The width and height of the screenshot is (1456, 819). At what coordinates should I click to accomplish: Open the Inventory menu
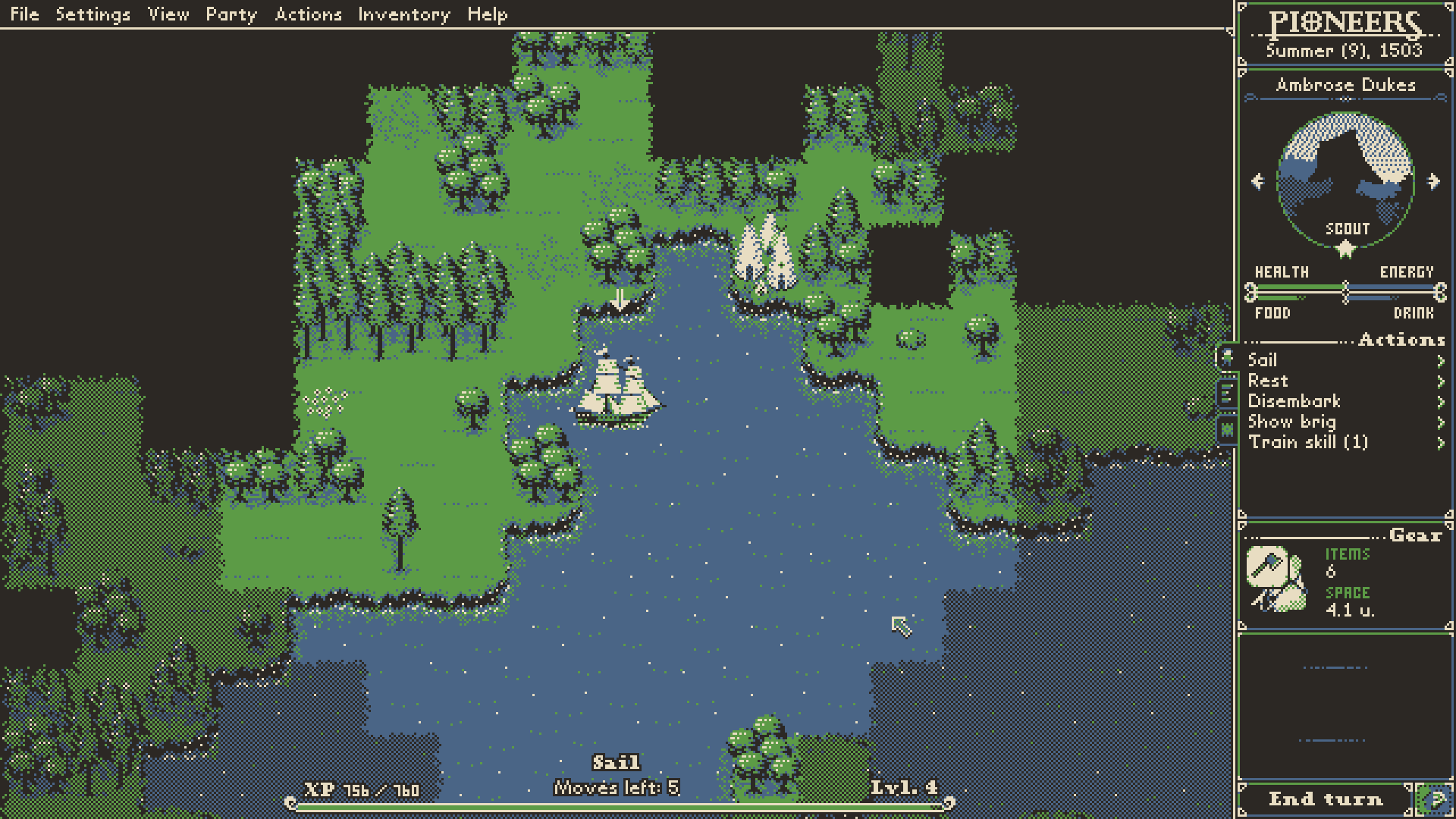(x=404, y=14)
